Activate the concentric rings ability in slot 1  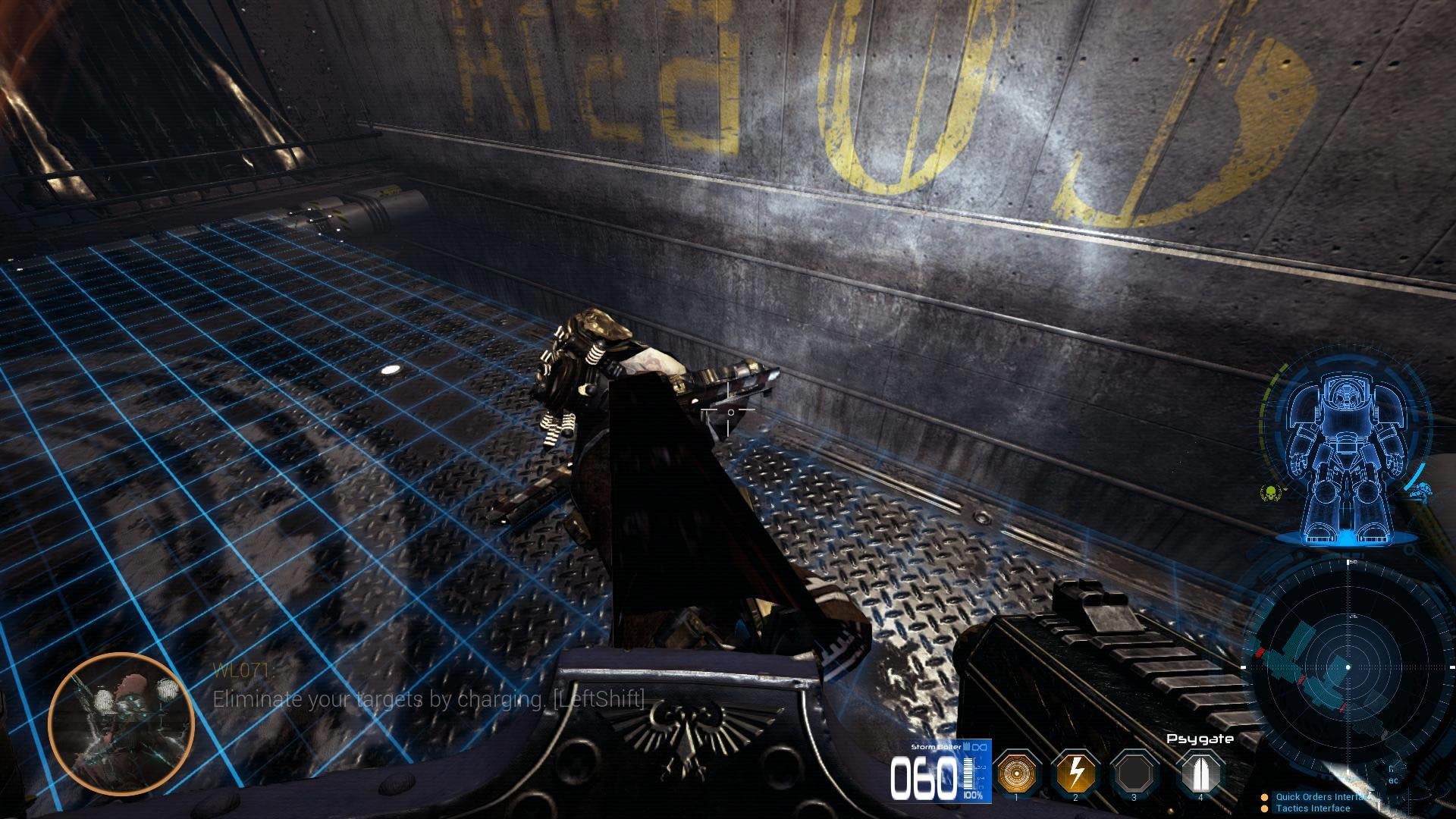[1016, 773]
